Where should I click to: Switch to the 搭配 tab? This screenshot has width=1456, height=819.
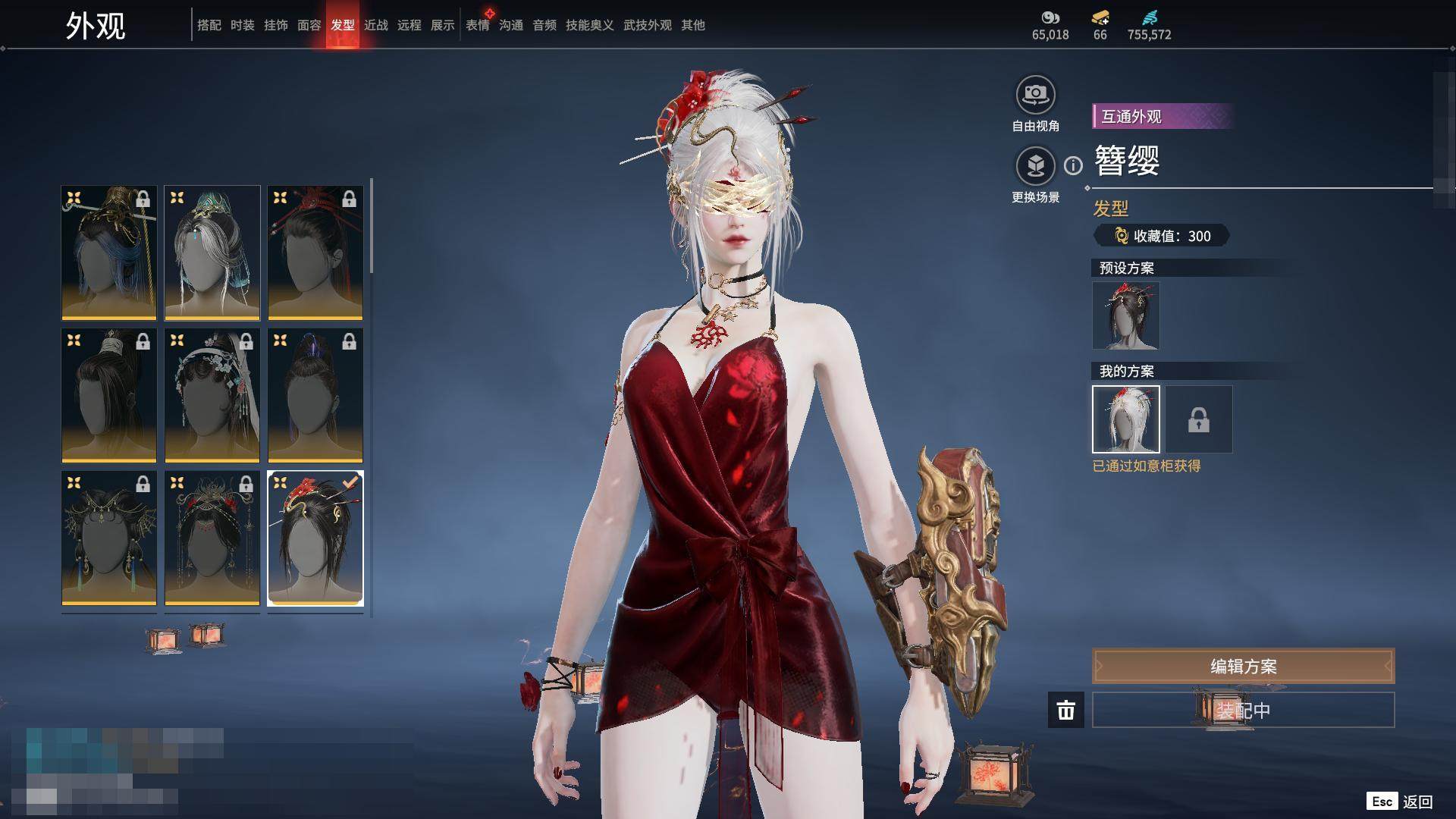point(209,25)
